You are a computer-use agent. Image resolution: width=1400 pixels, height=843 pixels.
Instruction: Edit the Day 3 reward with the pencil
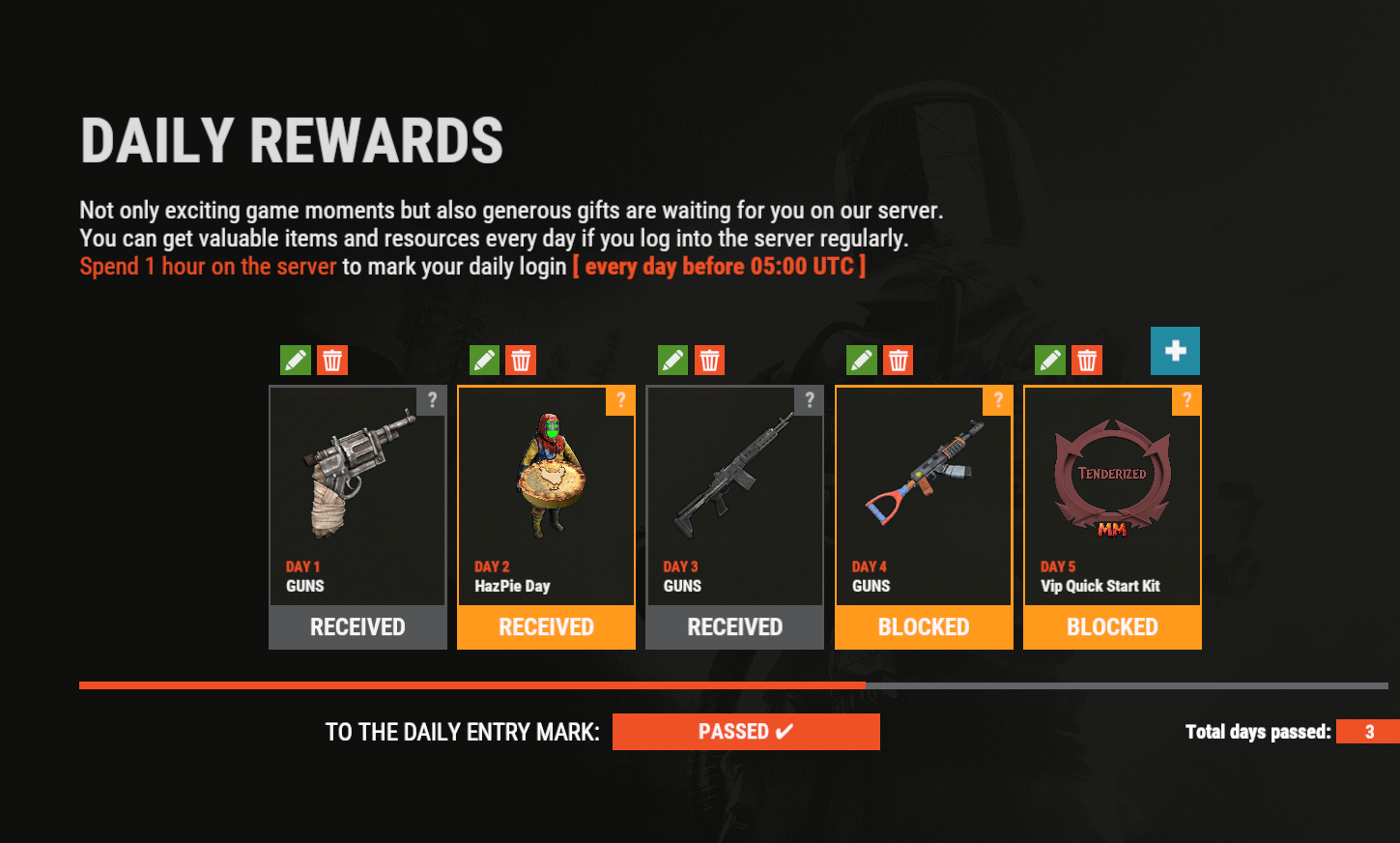tap(672, 361)
